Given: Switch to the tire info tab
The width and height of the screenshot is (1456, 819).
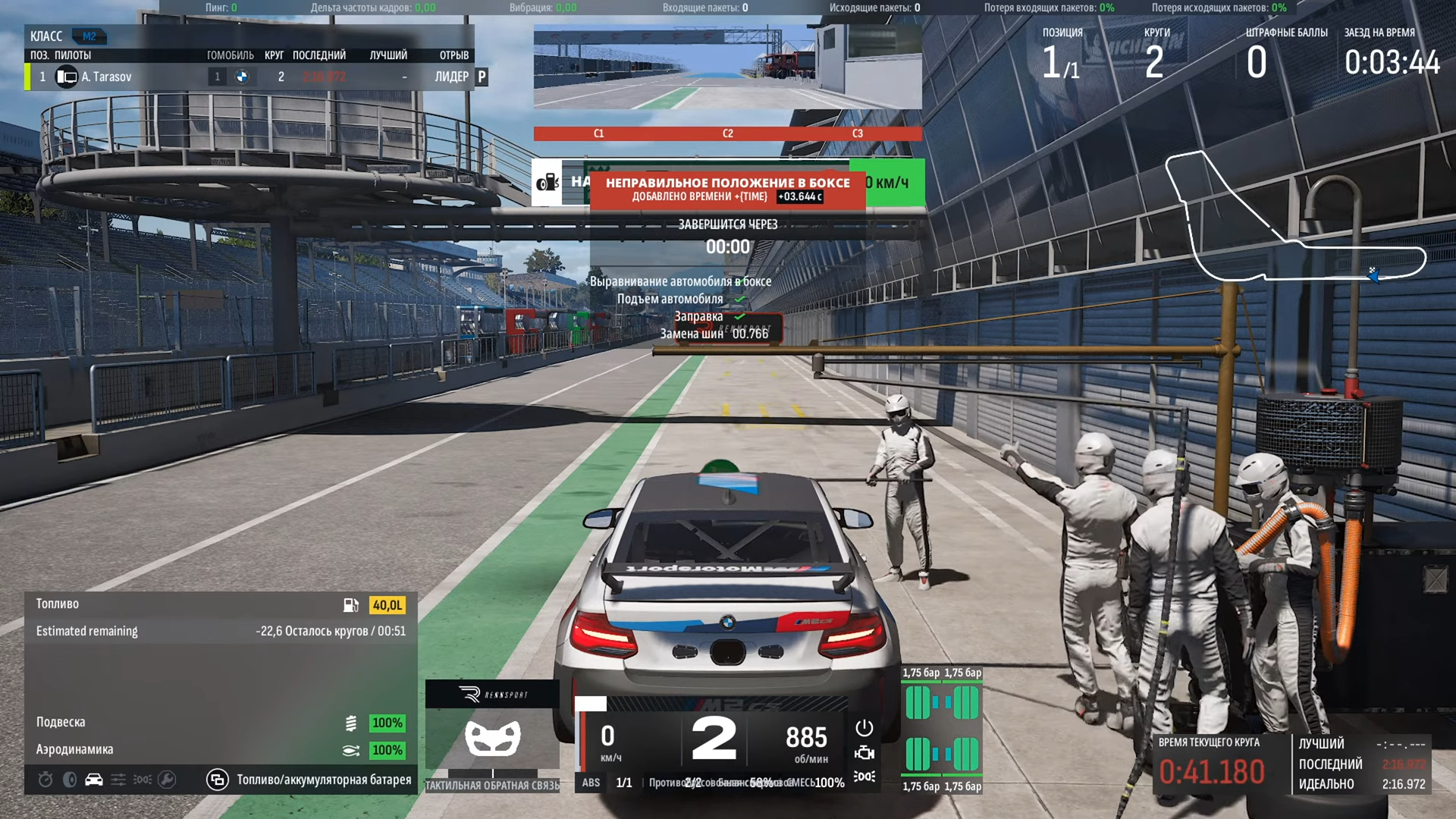Looking at the screenshot, I should pos(70,780).
